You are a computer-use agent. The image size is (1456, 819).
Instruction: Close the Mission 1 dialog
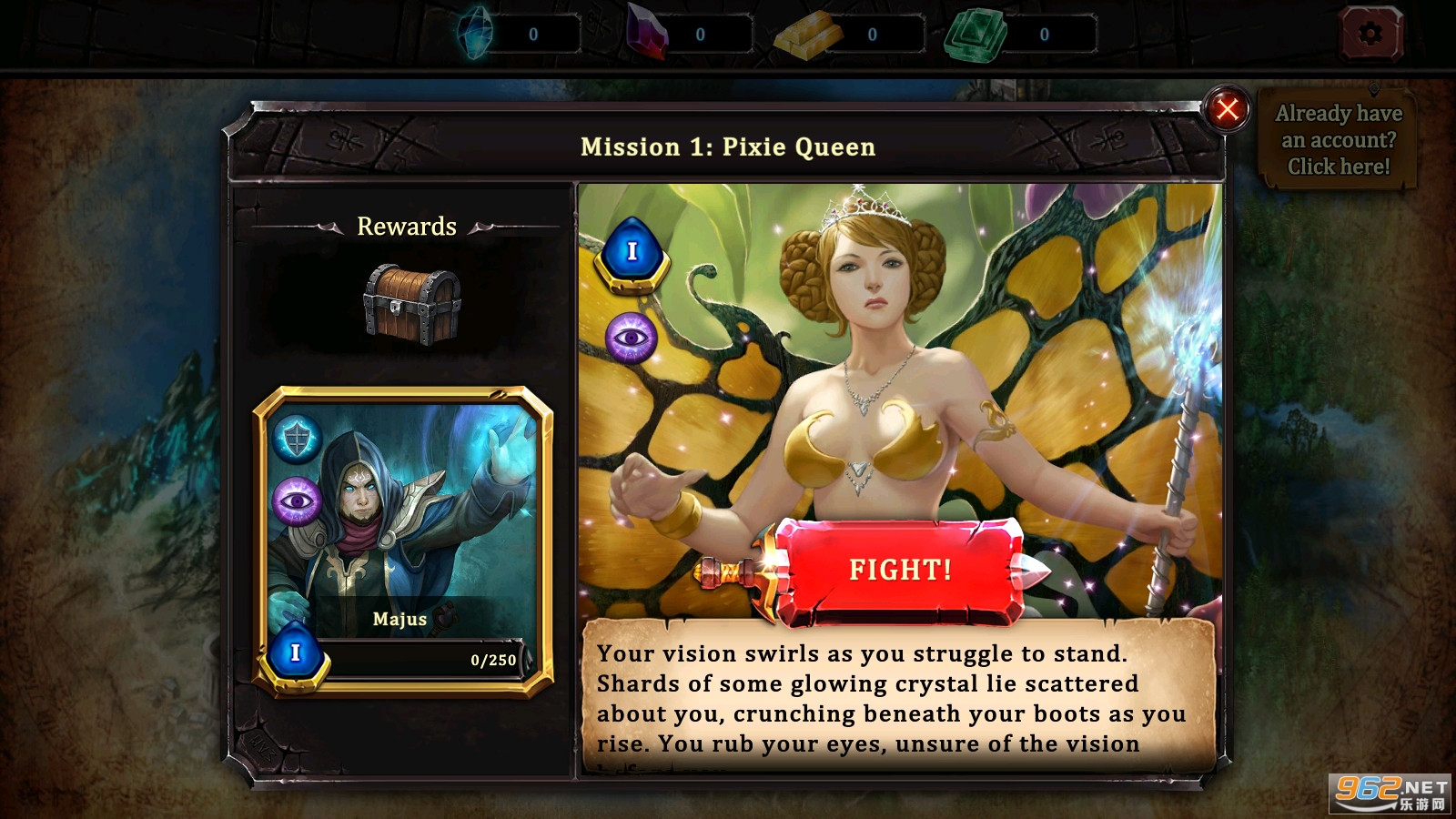pos(1227,110)
